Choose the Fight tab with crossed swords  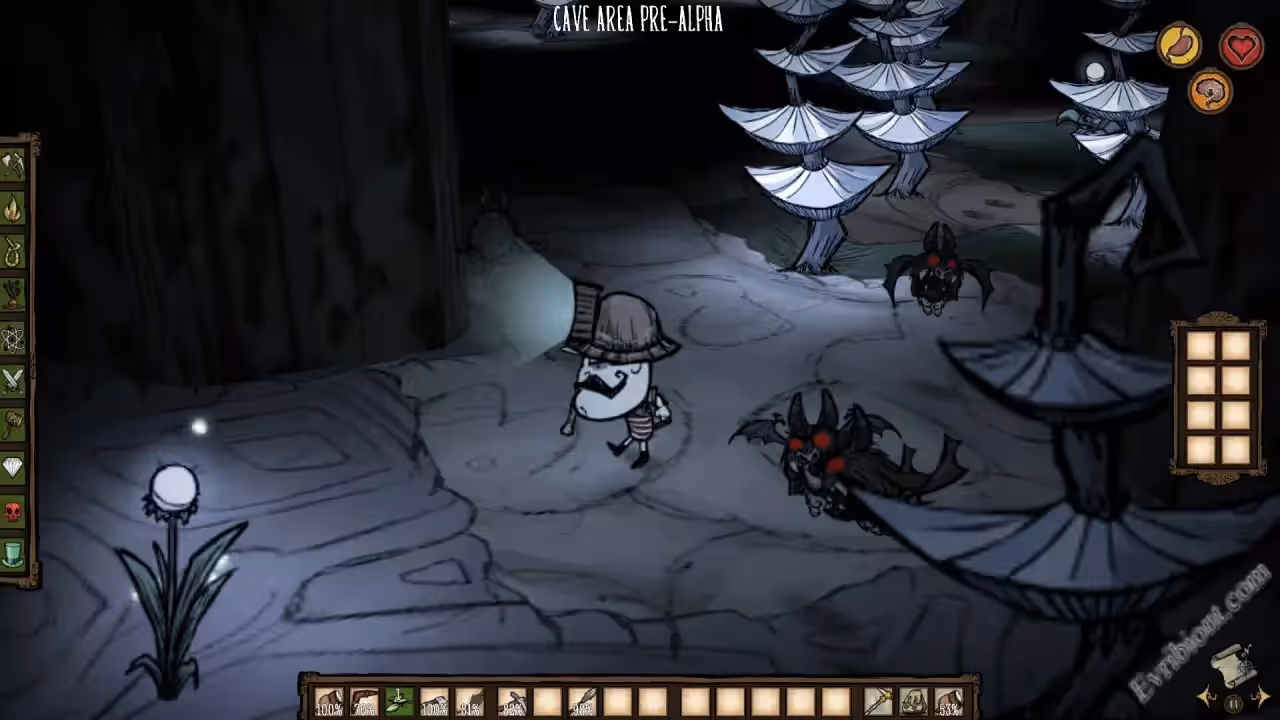(13, 381)
